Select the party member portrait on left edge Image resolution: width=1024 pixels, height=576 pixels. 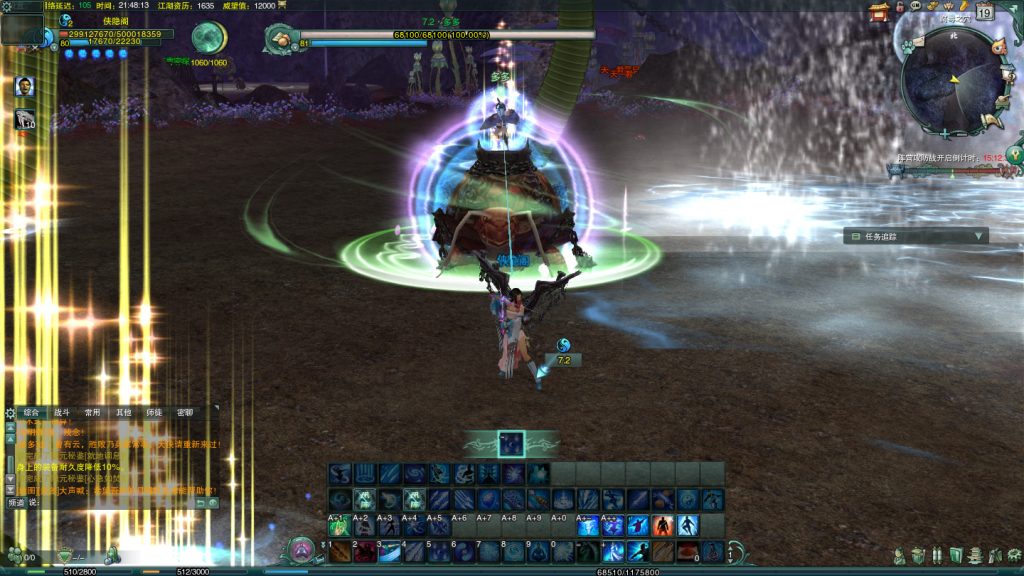tap(25, 86)
